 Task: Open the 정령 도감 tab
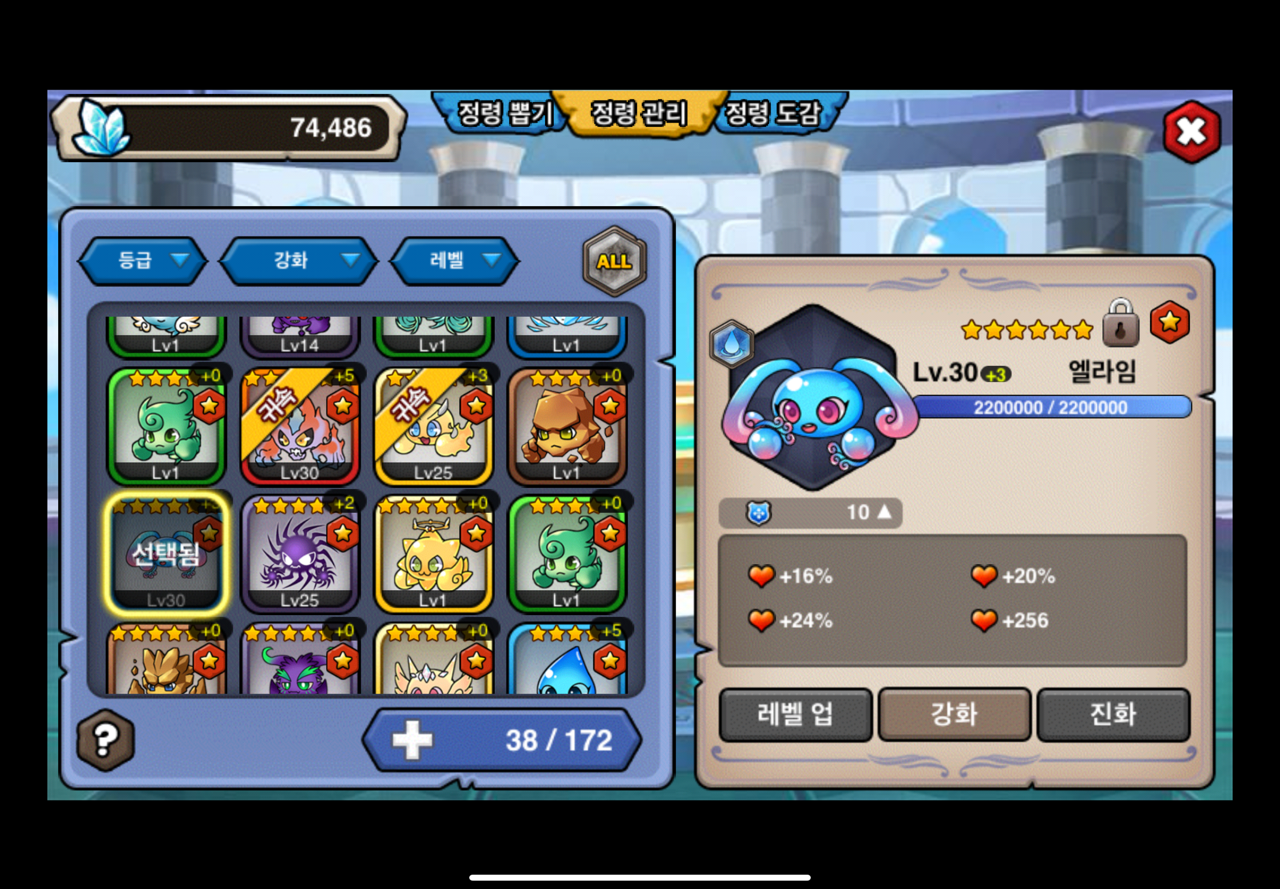coord(773,114)
